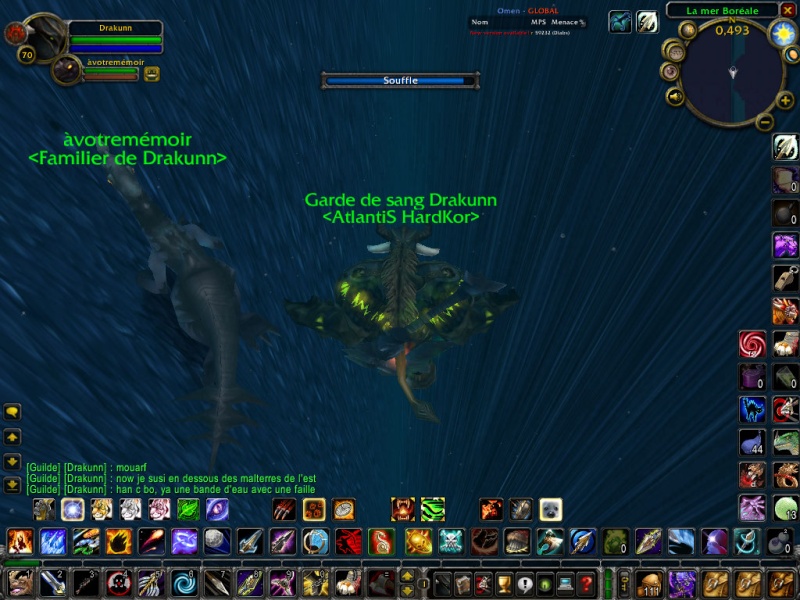This screenshot has height=600, width=800.
Task: Use the blue swirl ability on the bottom bar
Action: [185, 582]
